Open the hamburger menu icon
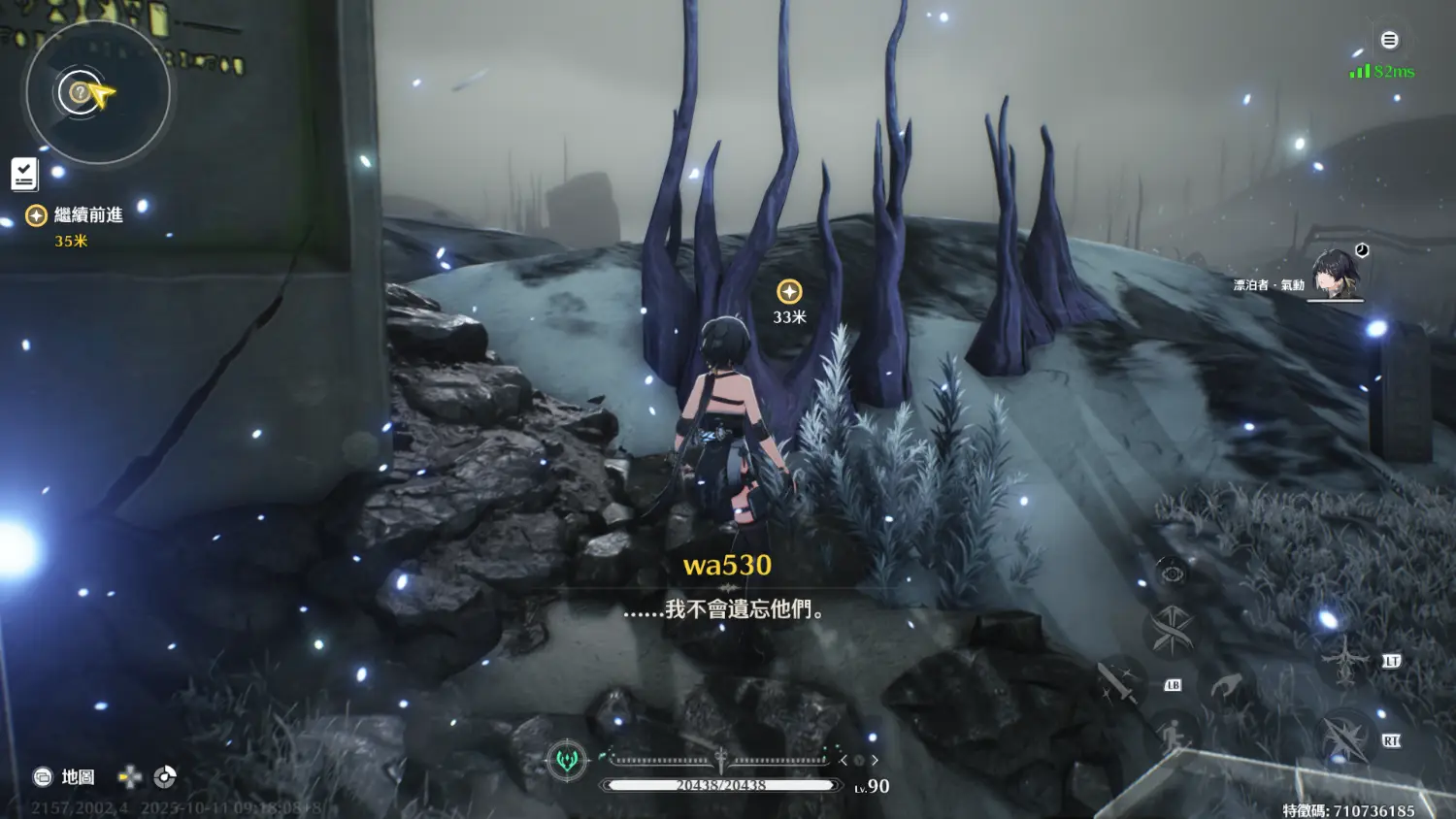1456x819 pixels. [x=1389, y=40]
